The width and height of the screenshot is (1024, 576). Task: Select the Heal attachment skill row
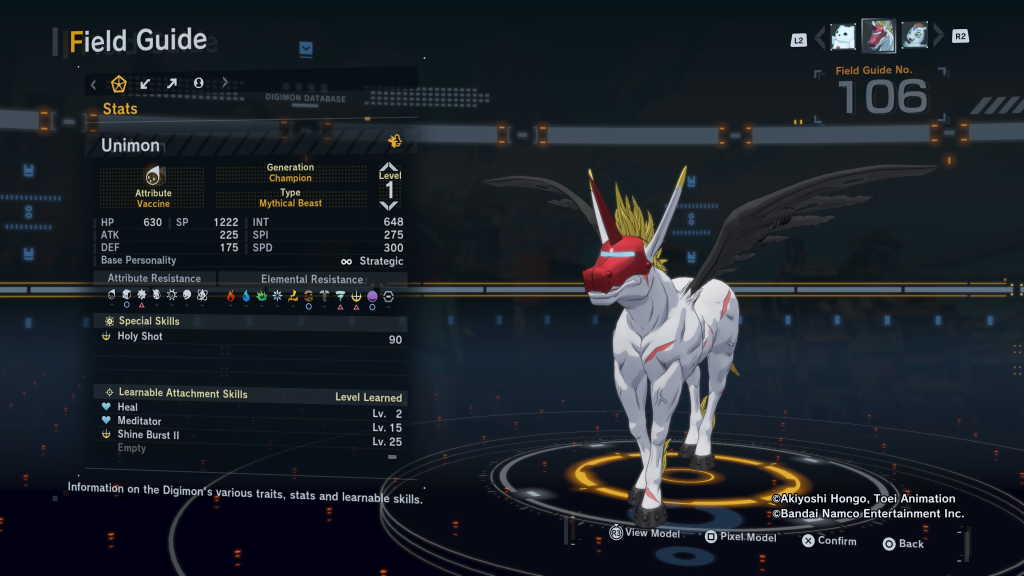click(x=250, y=408)
